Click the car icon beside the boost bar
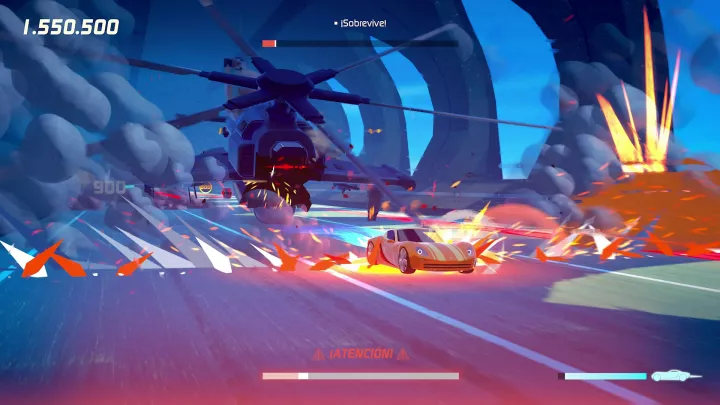 point(669,376)
